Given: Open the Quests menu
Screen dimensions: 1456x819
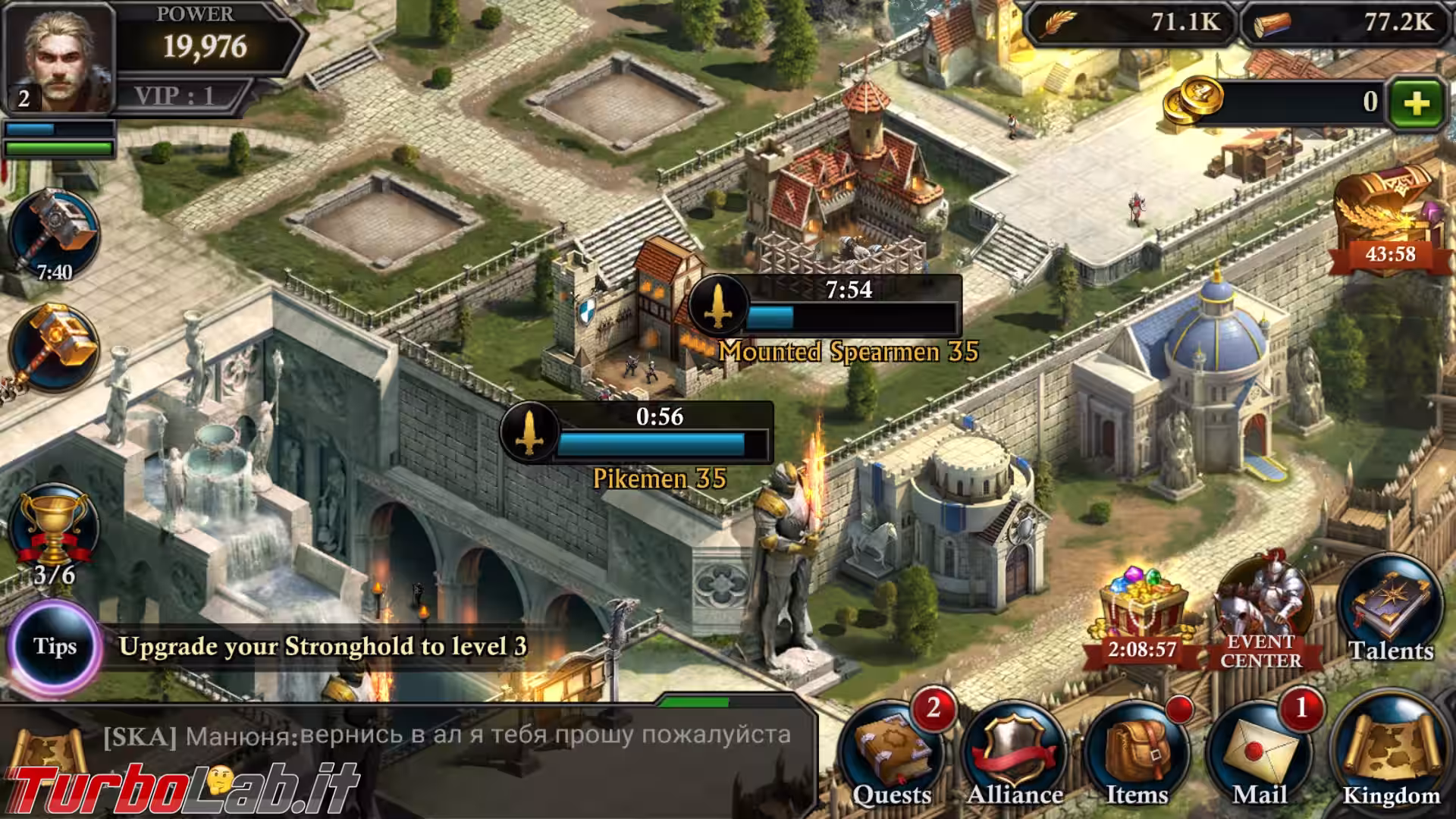Looking at the screenshot, I should point(893,755).
